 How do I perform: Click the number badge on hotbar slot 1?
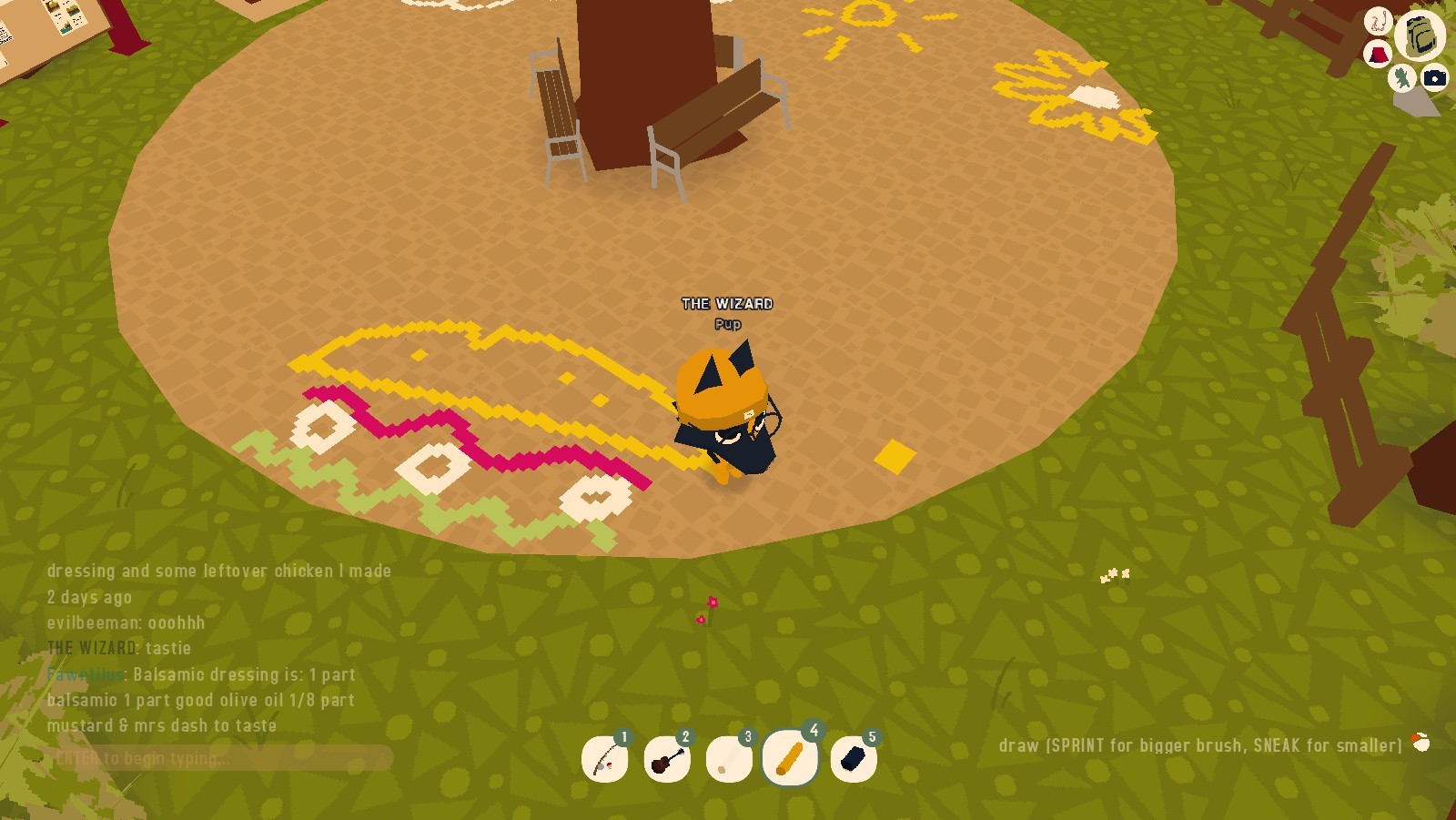(x=624, y=736)
